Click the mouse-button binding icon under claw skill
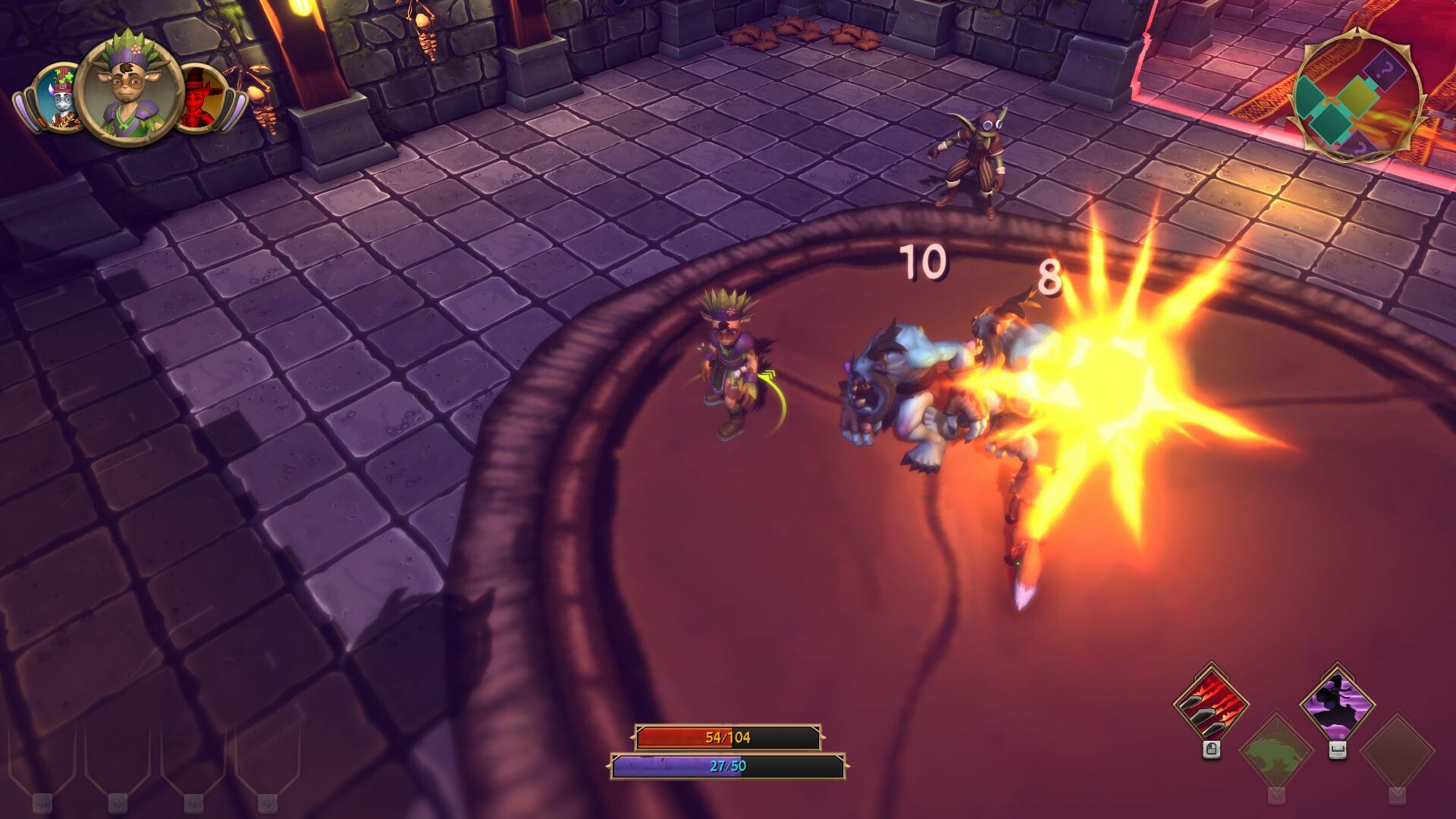The height and width of the screenshot is (819, 1456). (x=1211, y=750)
